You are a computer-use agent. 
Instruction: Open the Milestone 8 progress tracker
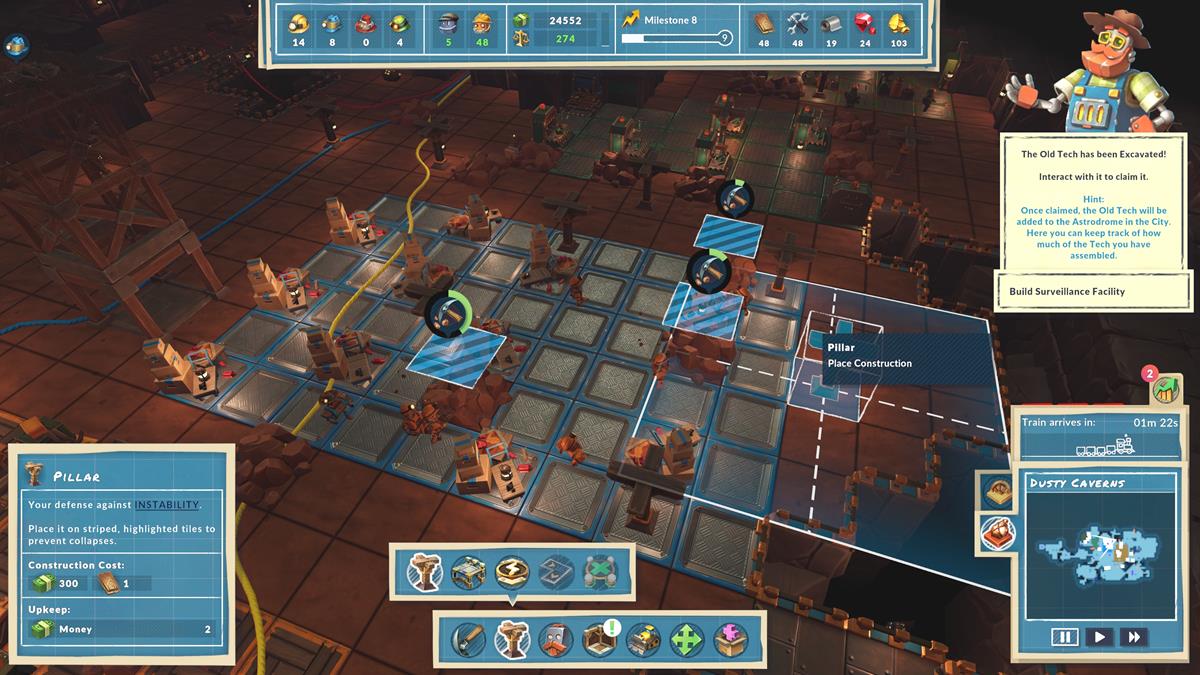click(676, 30)
